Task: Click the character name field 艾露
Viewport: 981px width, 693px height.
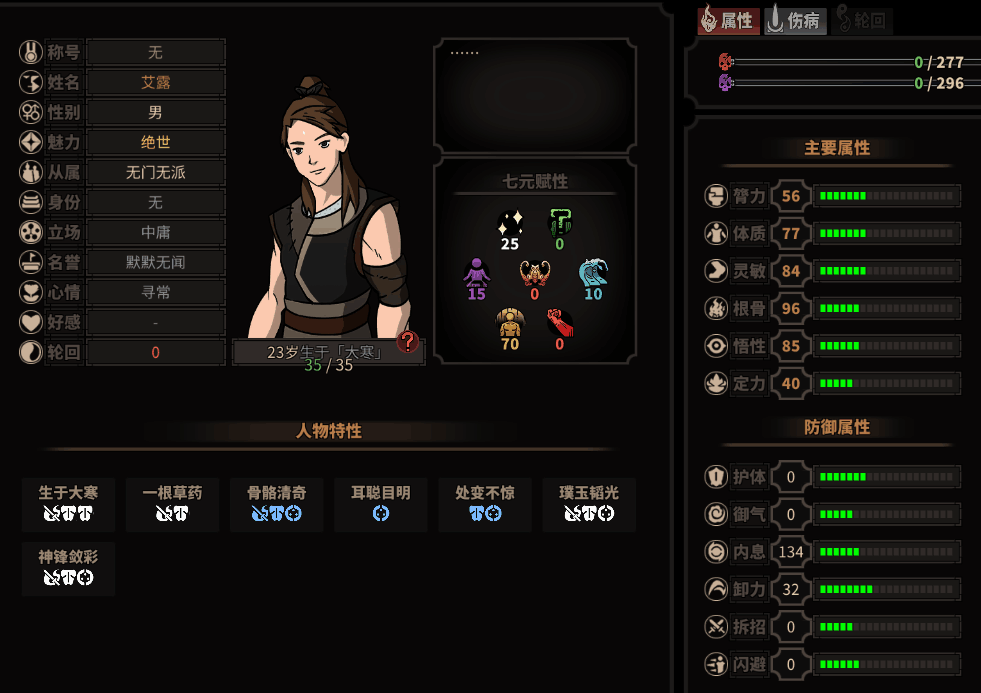Action: [x=155, y=82]
